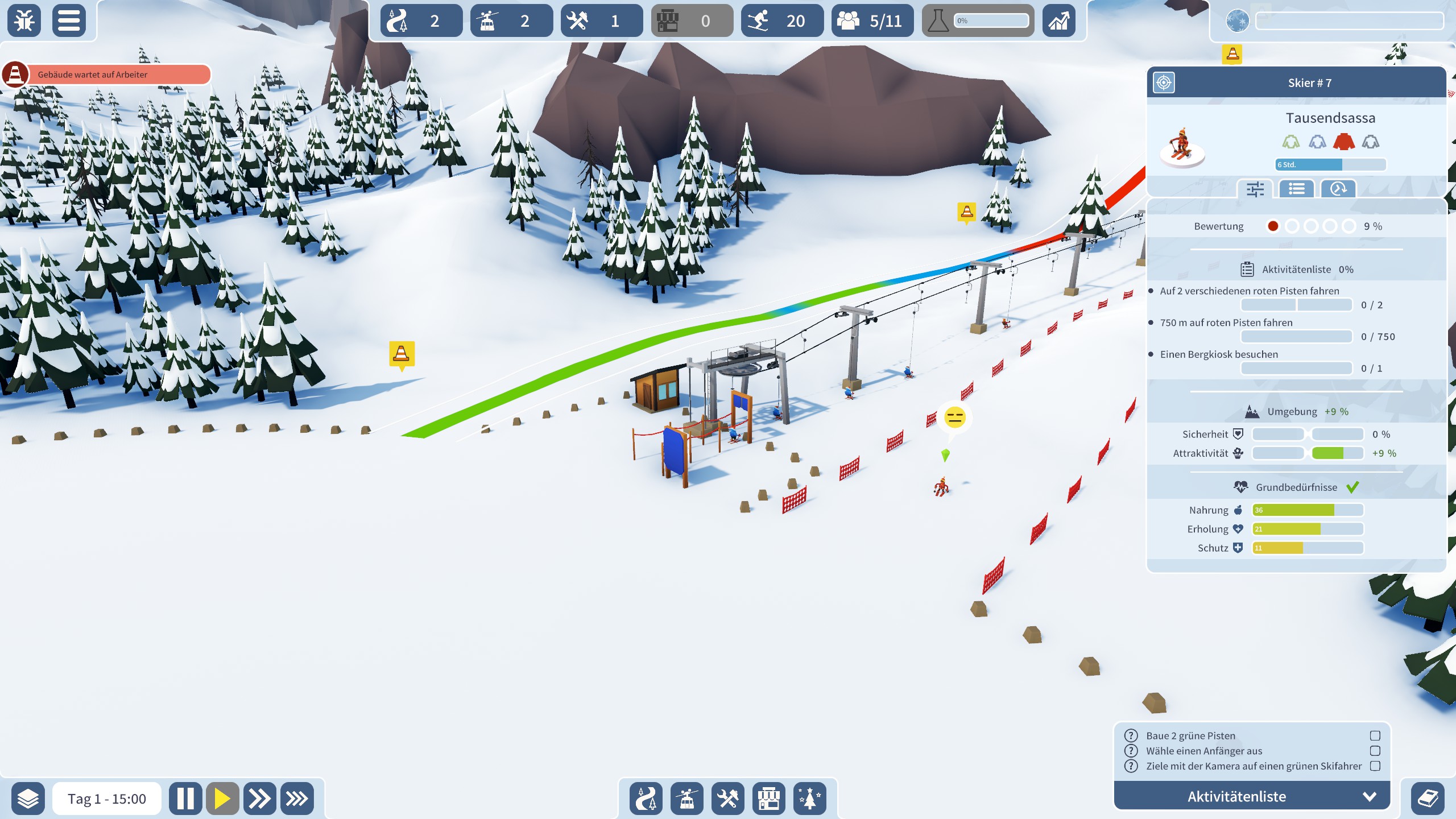Open the ski lifts counter

tap(511, 21)
